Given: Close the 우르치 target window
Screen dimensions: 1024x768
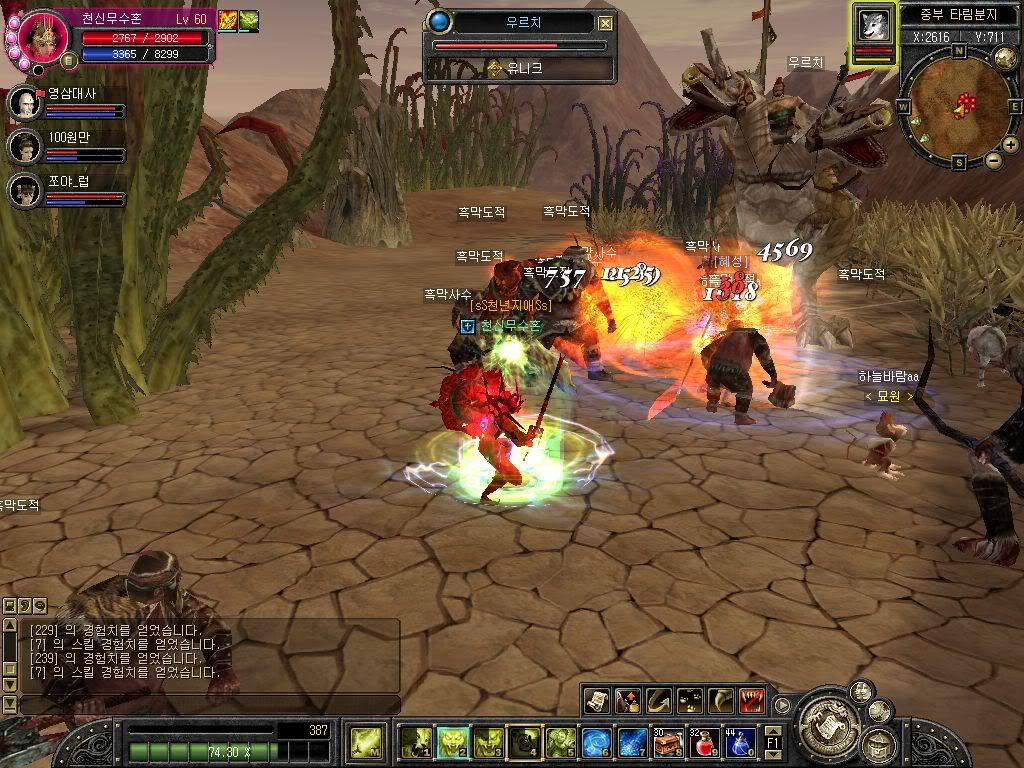Looking at the screenshot, I should click(606, 23).
